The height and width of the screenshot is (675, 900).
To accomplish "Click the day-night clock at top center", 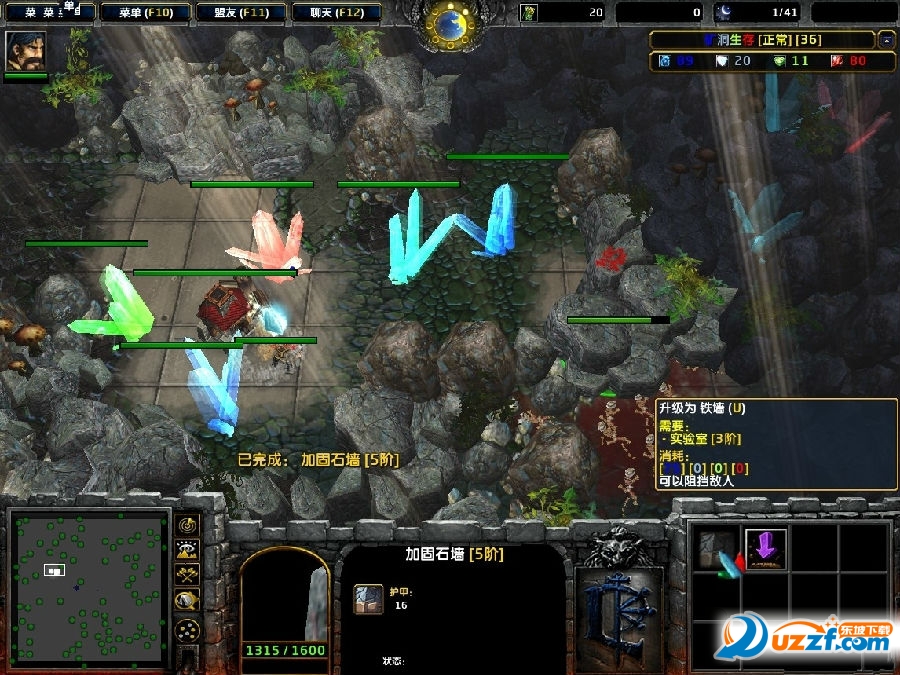I will pos(452,24).
